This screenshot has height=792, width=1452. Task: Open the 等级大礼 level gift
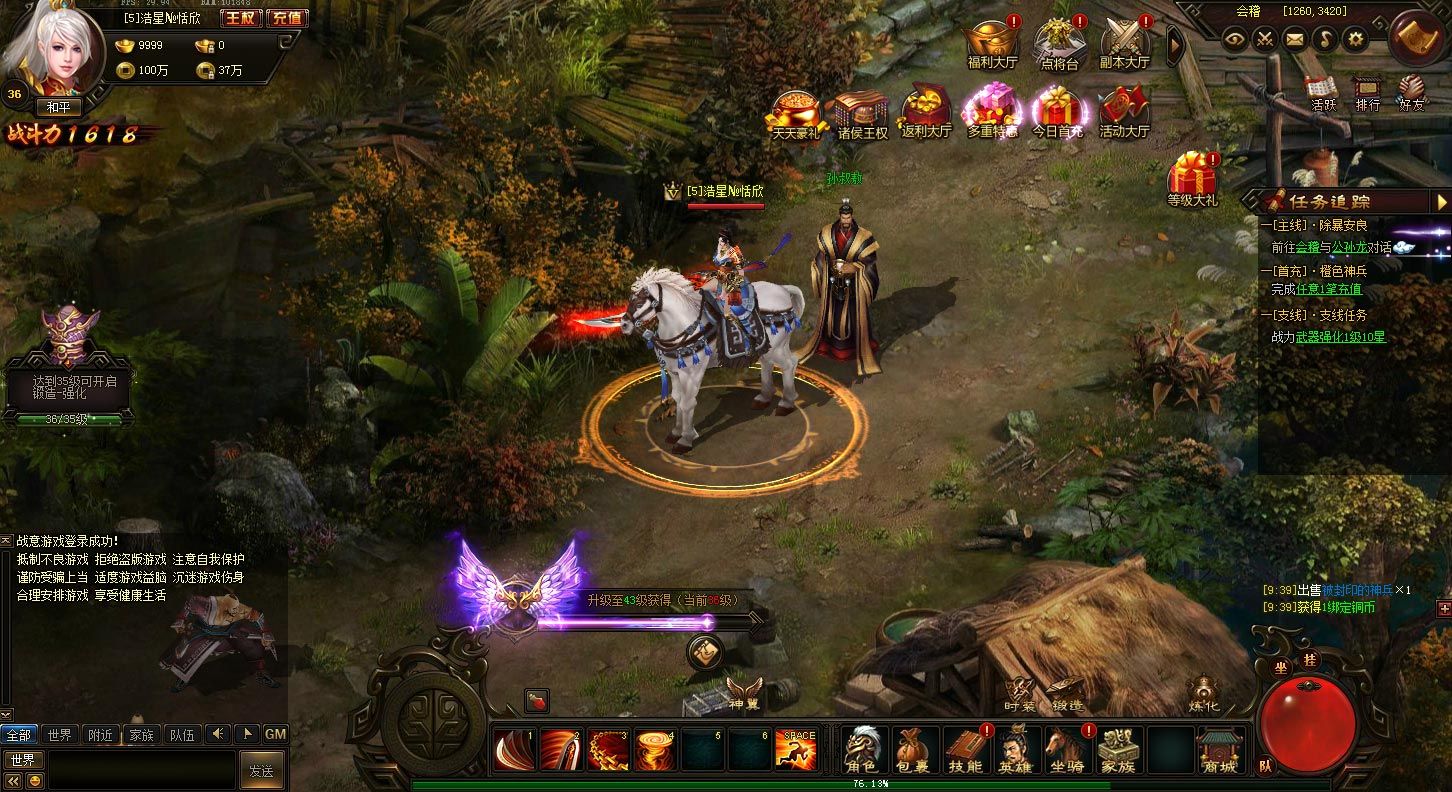click(x=1192, y=178)
